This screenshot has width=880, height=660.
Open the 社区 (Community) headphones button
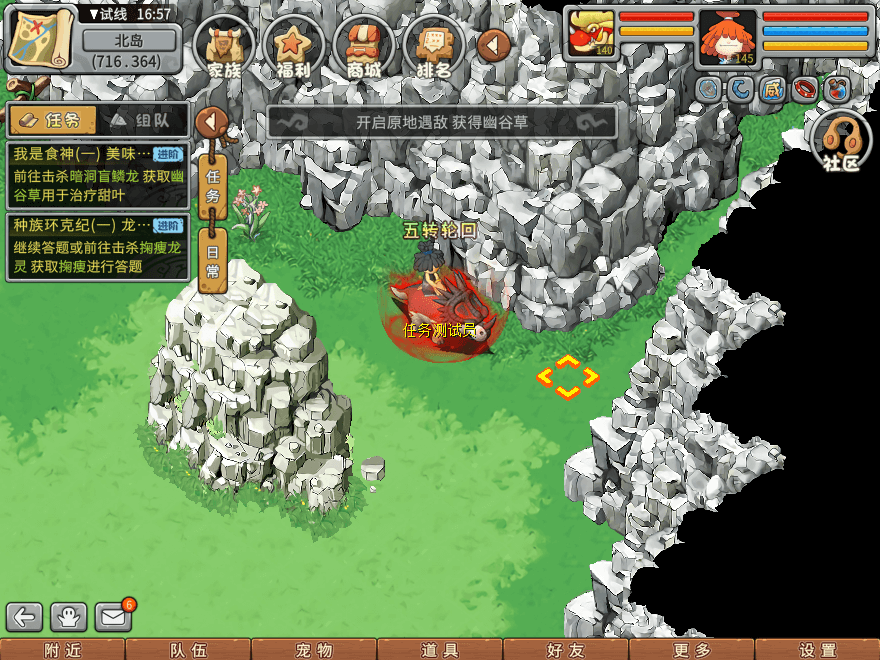tap(841, 141)
